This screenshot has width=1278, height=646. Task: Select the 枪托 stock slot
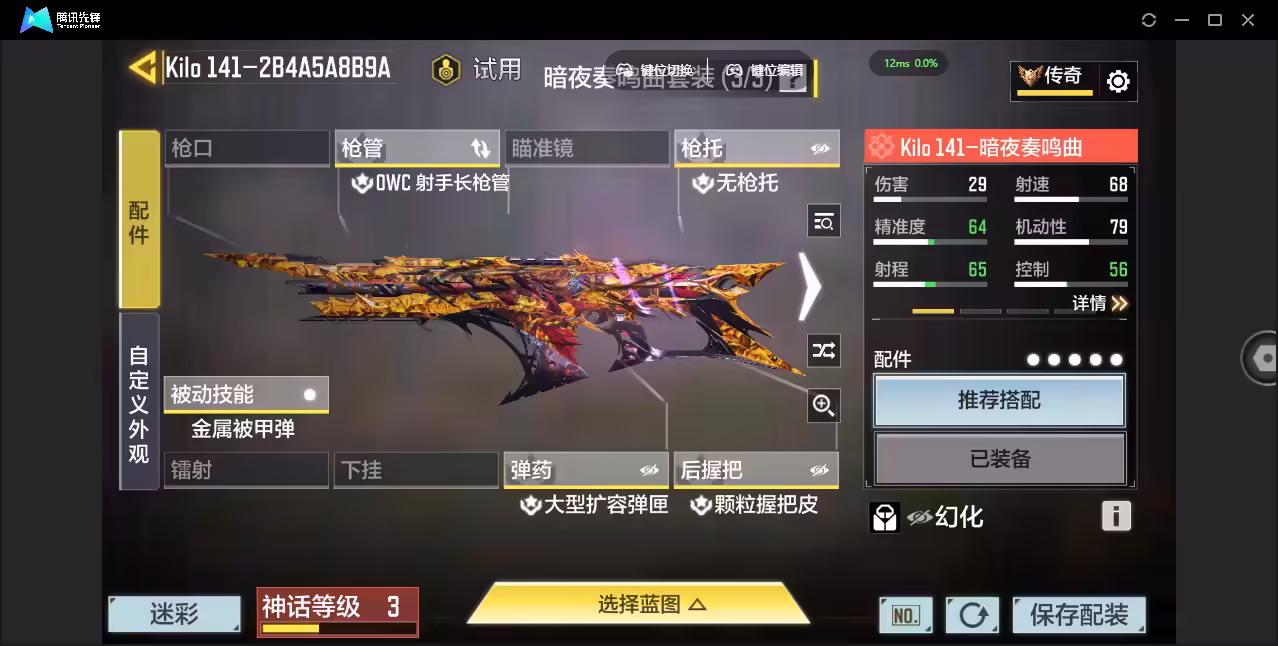tap(756, 148)
